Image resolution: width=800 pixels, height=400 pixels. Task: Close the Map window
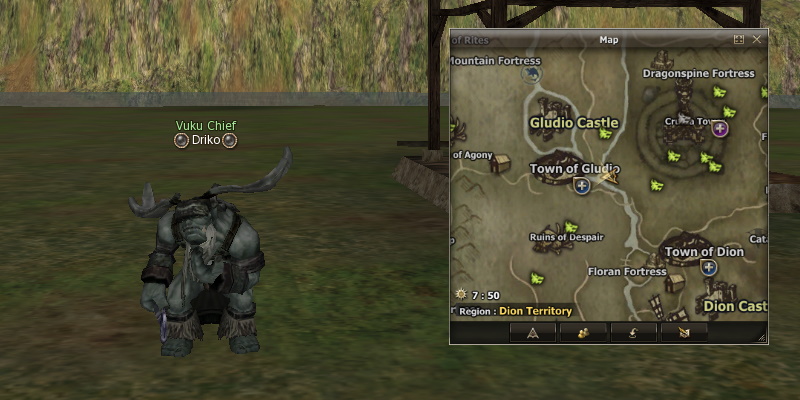click(x=757, y=39)
